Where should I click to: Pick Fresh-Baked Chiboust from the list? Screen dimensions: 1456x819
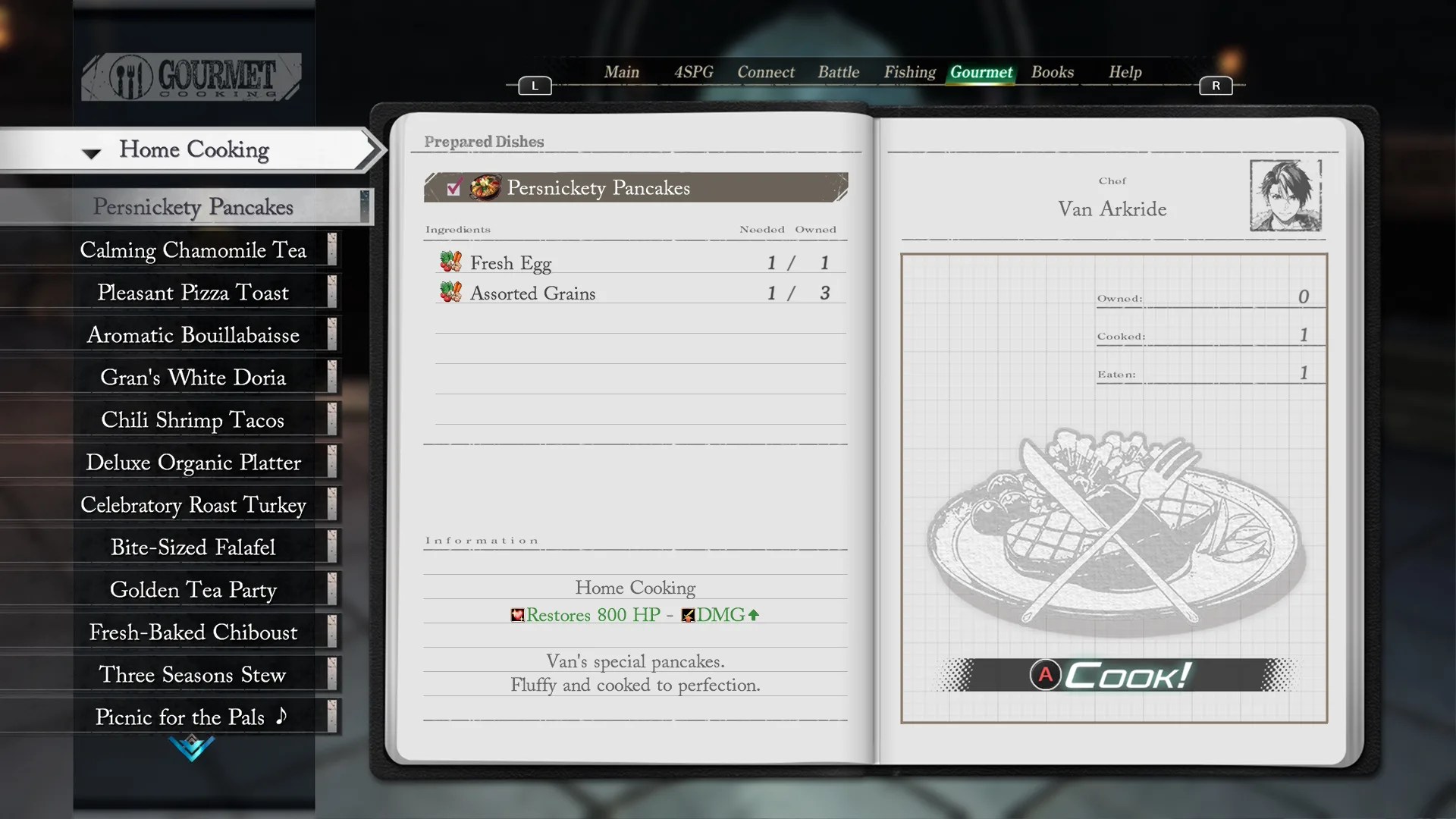coord(193,632)
